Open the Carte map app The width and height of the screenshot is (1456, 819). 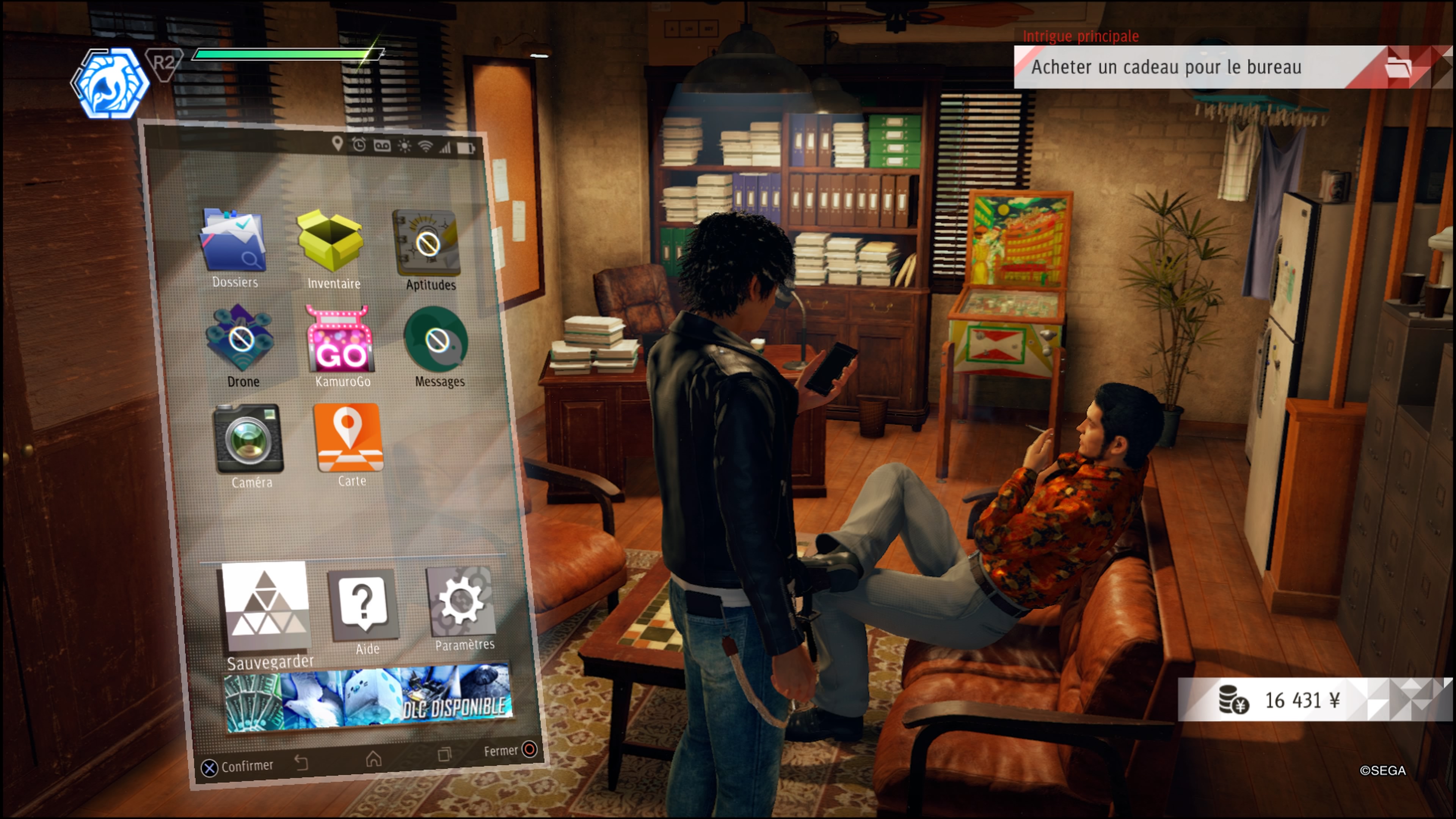[x=348, y=438]
